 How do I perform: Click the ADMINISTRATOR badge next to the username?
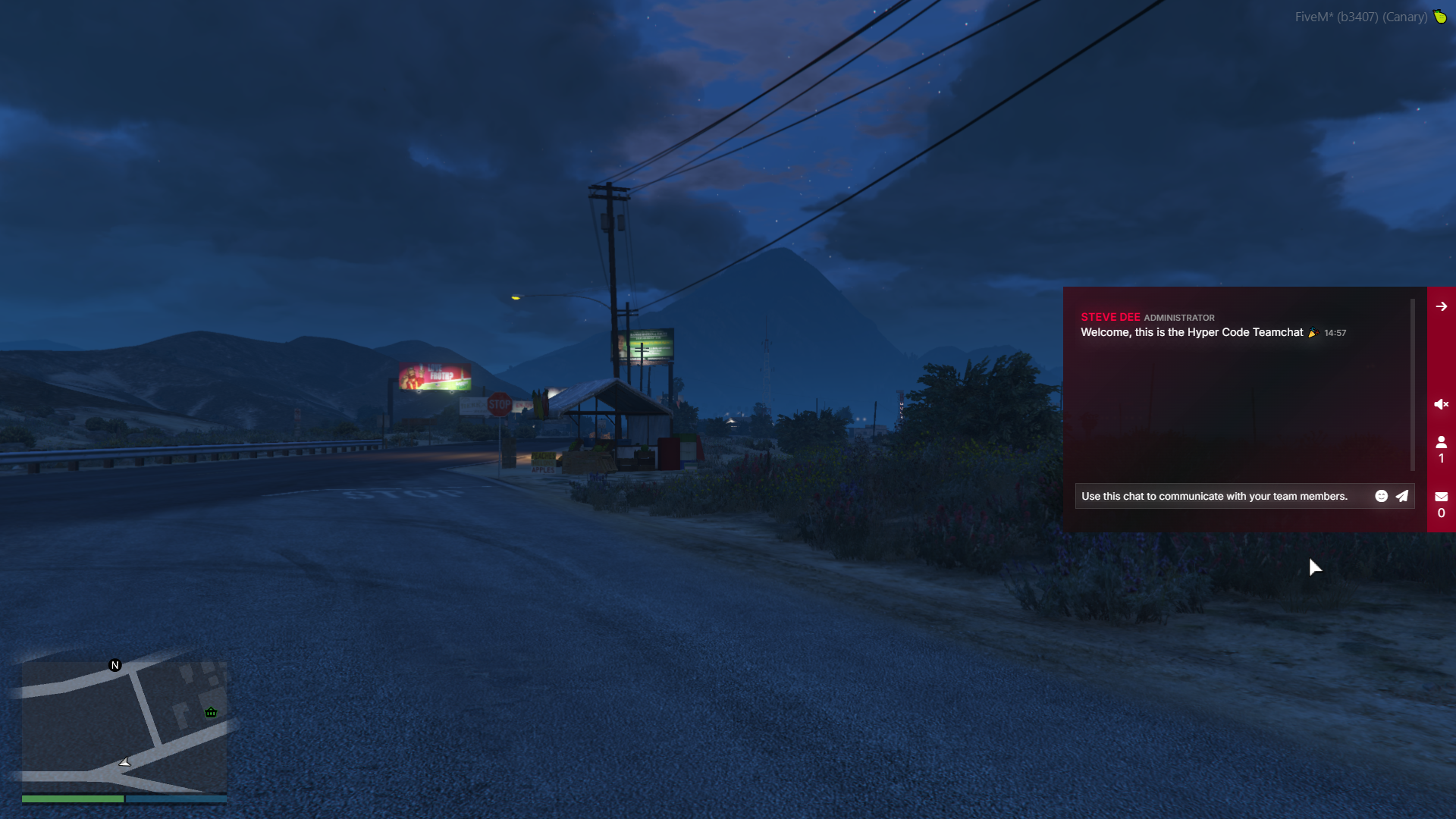click(1179, 318)
